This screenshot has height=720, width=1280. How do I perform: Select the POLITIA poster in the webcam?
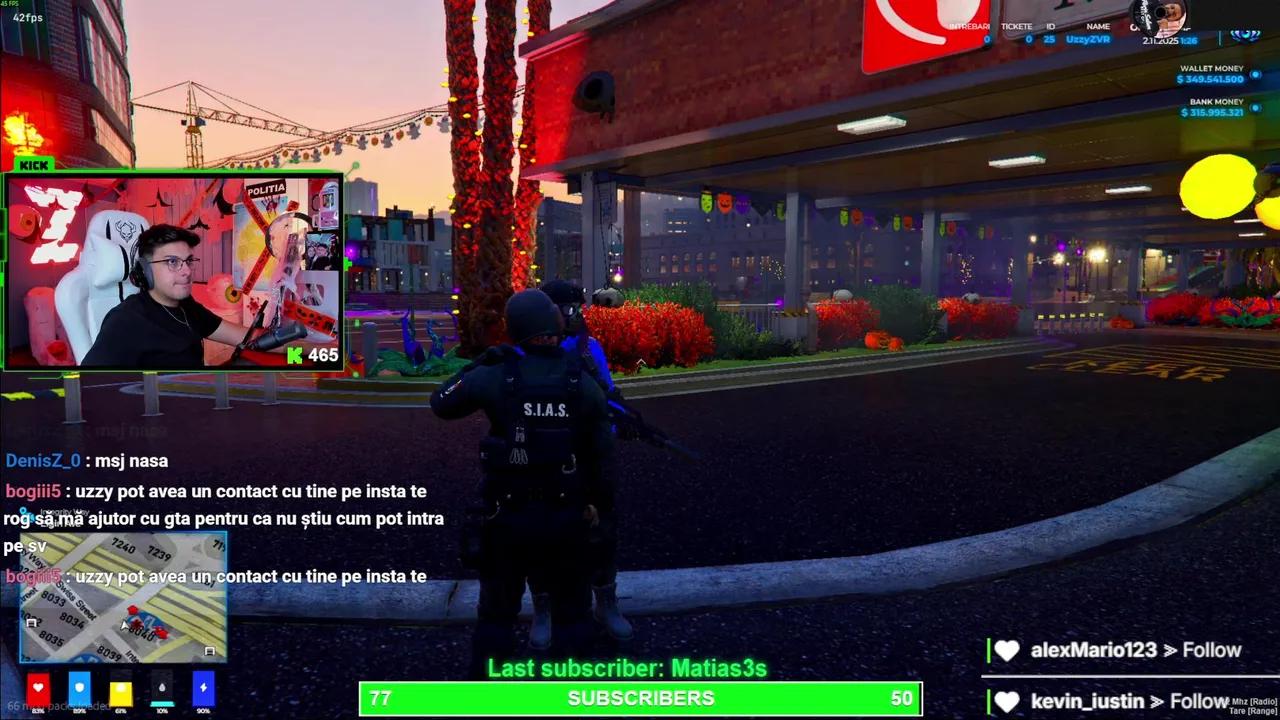point(268,188)
